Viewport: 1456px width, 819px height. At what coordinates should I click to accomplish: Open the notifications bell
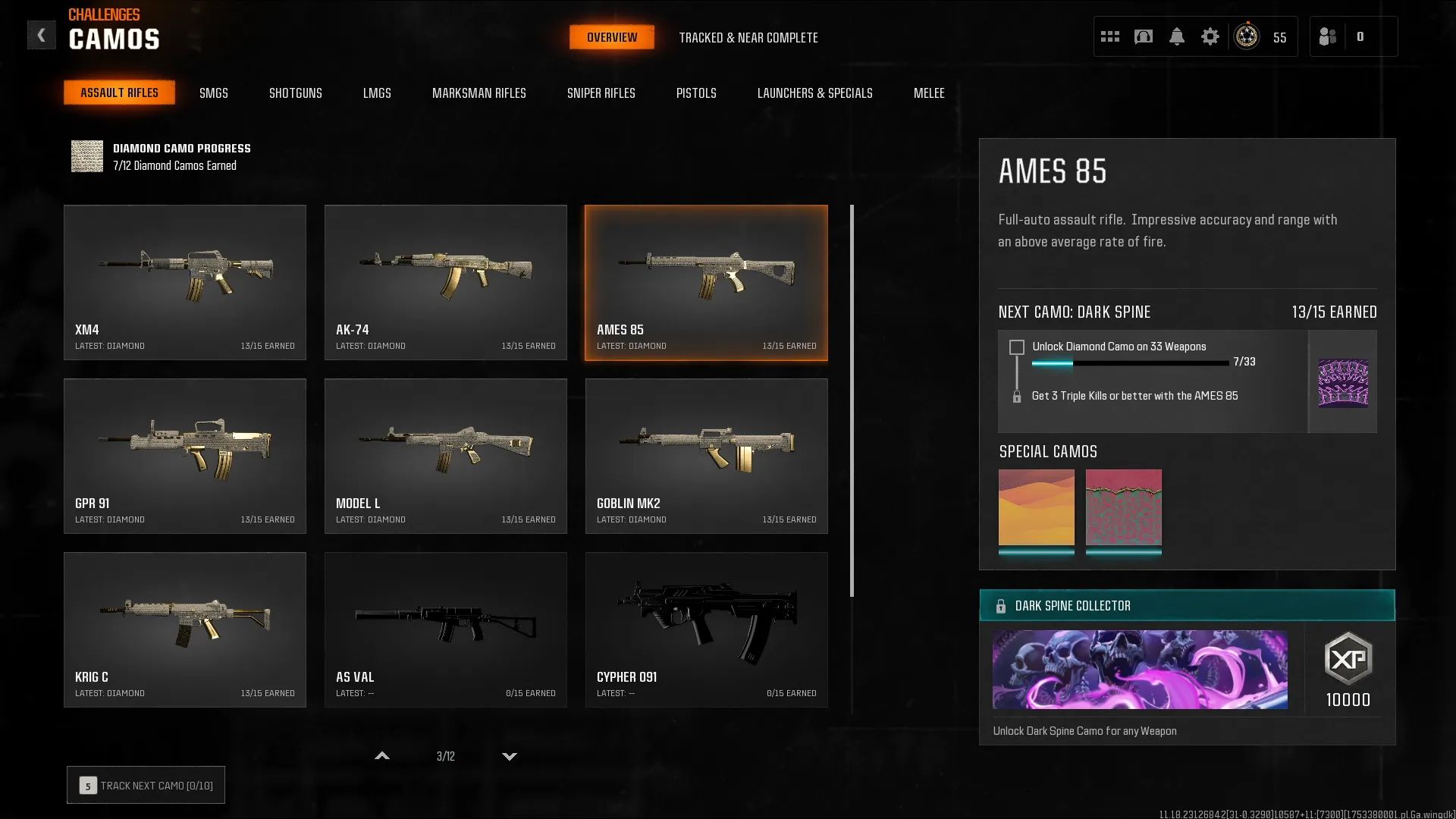pos(1178,36)
